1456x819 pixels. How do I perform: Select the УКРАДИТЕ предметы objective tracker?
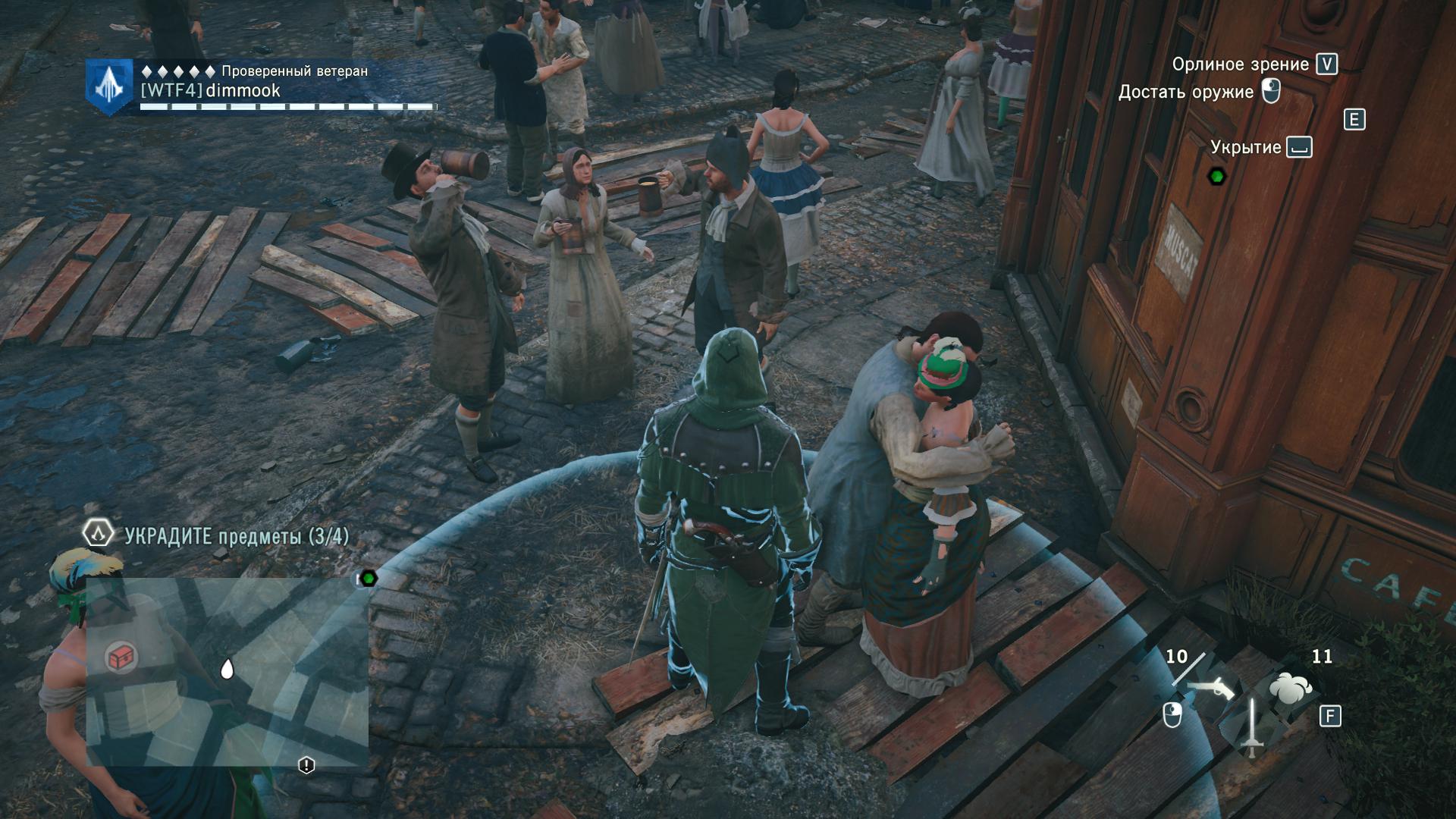(x=236, y=536)
